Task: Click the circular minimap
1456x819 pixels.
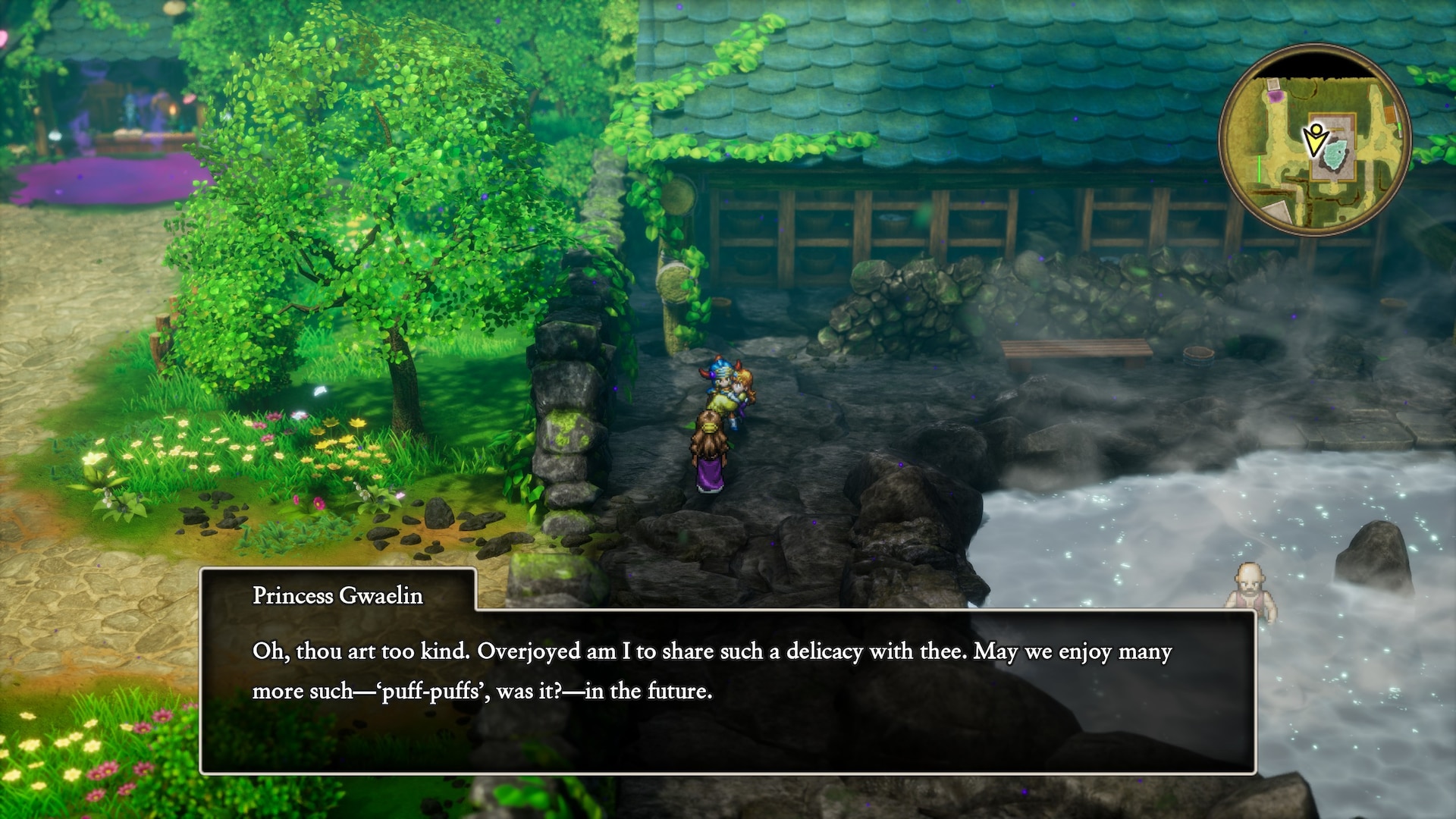Action: pos(1315,140)
